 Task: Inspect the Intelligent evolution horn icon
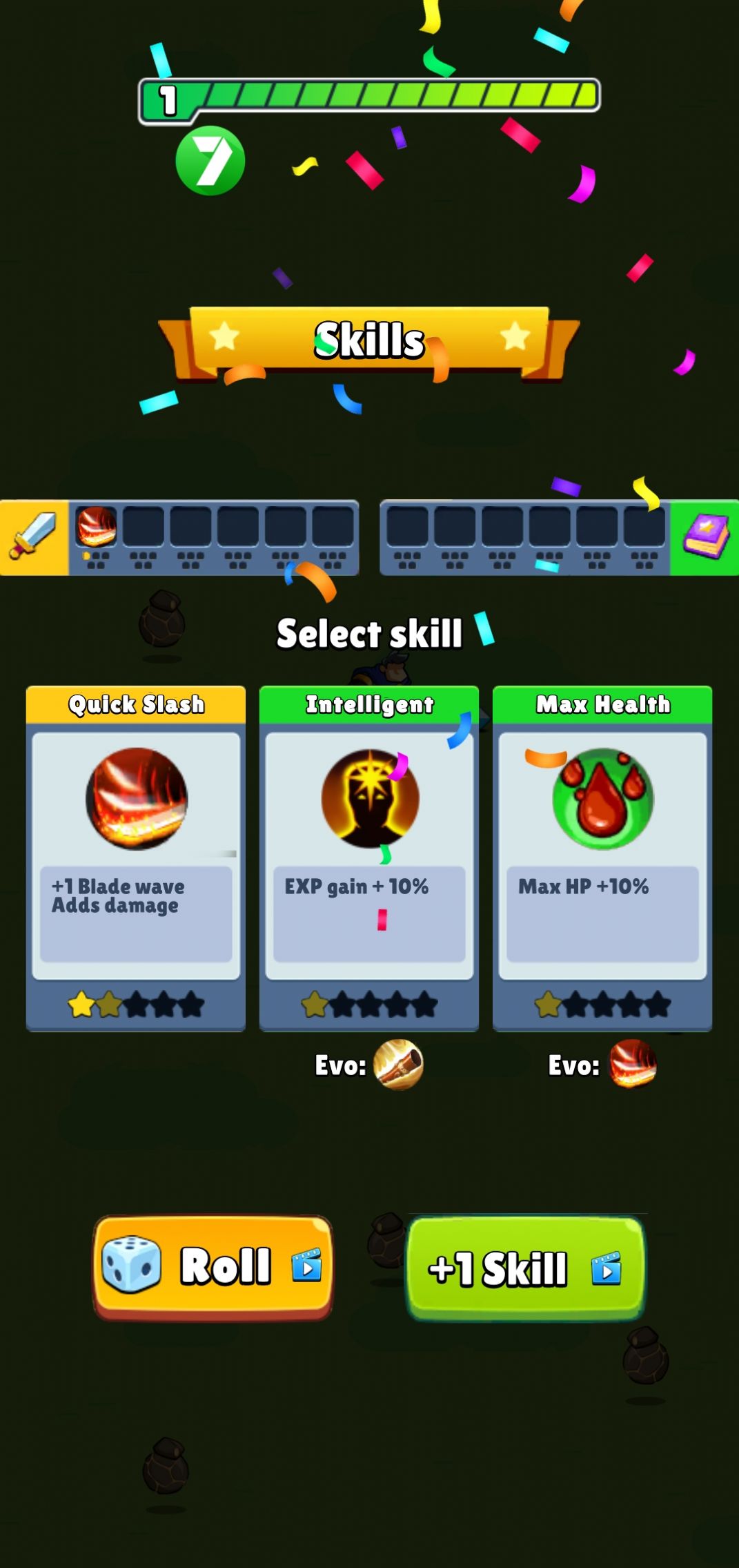tap(398, 1064)
